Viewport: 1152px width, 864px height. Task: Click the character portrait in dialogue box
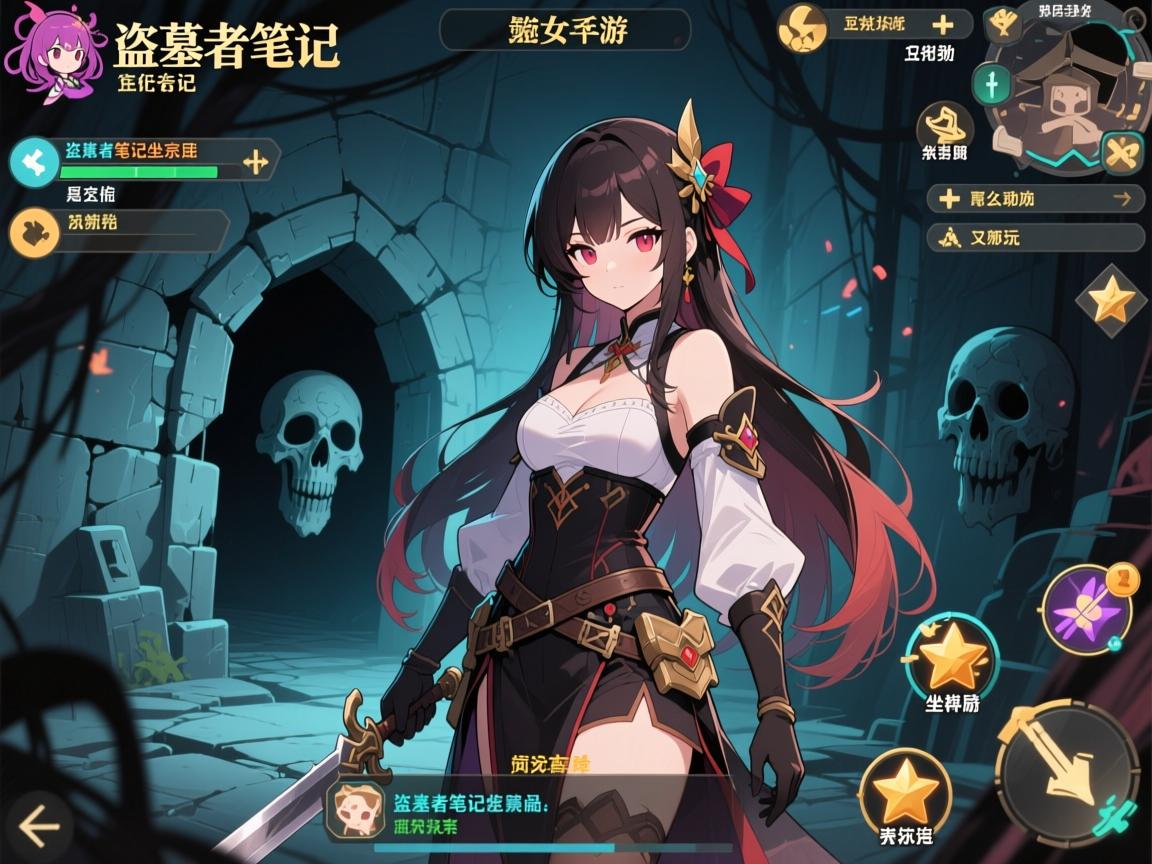click(358, 807)
